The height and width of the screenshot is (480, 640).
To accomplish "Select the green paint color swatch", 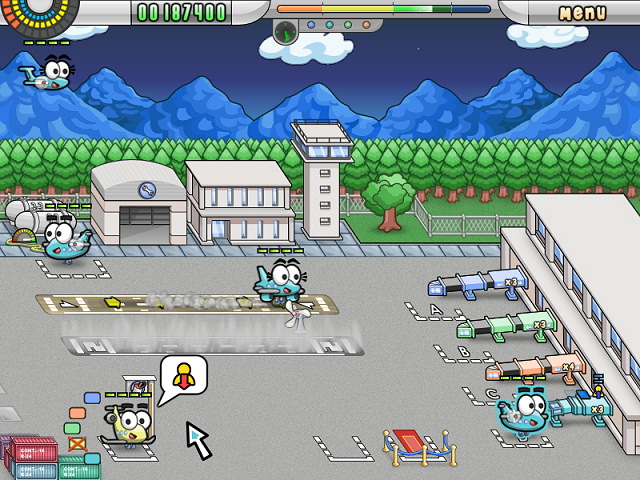I will coord(72,428).
